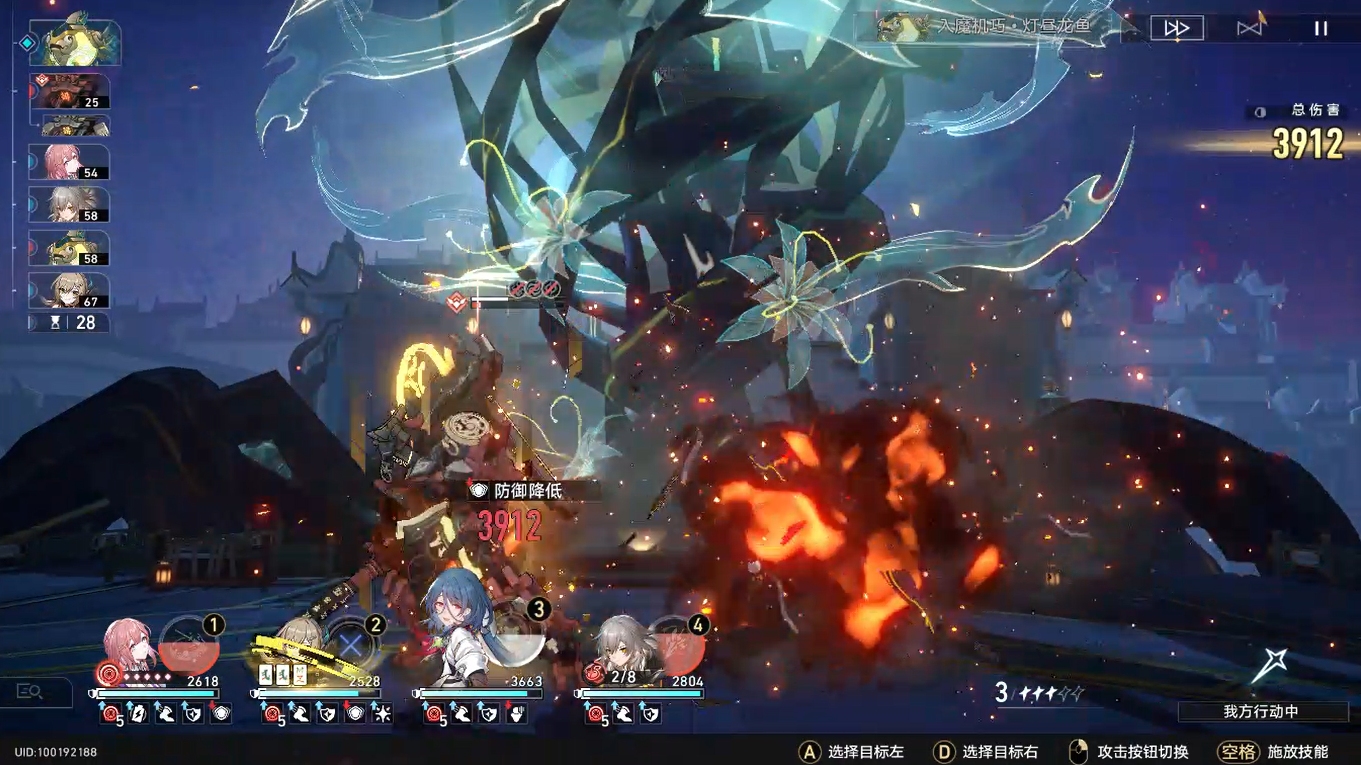Toggle the double-speed battle button
The width and height of the screenshot is (1361, 765).
point(1176,28)
